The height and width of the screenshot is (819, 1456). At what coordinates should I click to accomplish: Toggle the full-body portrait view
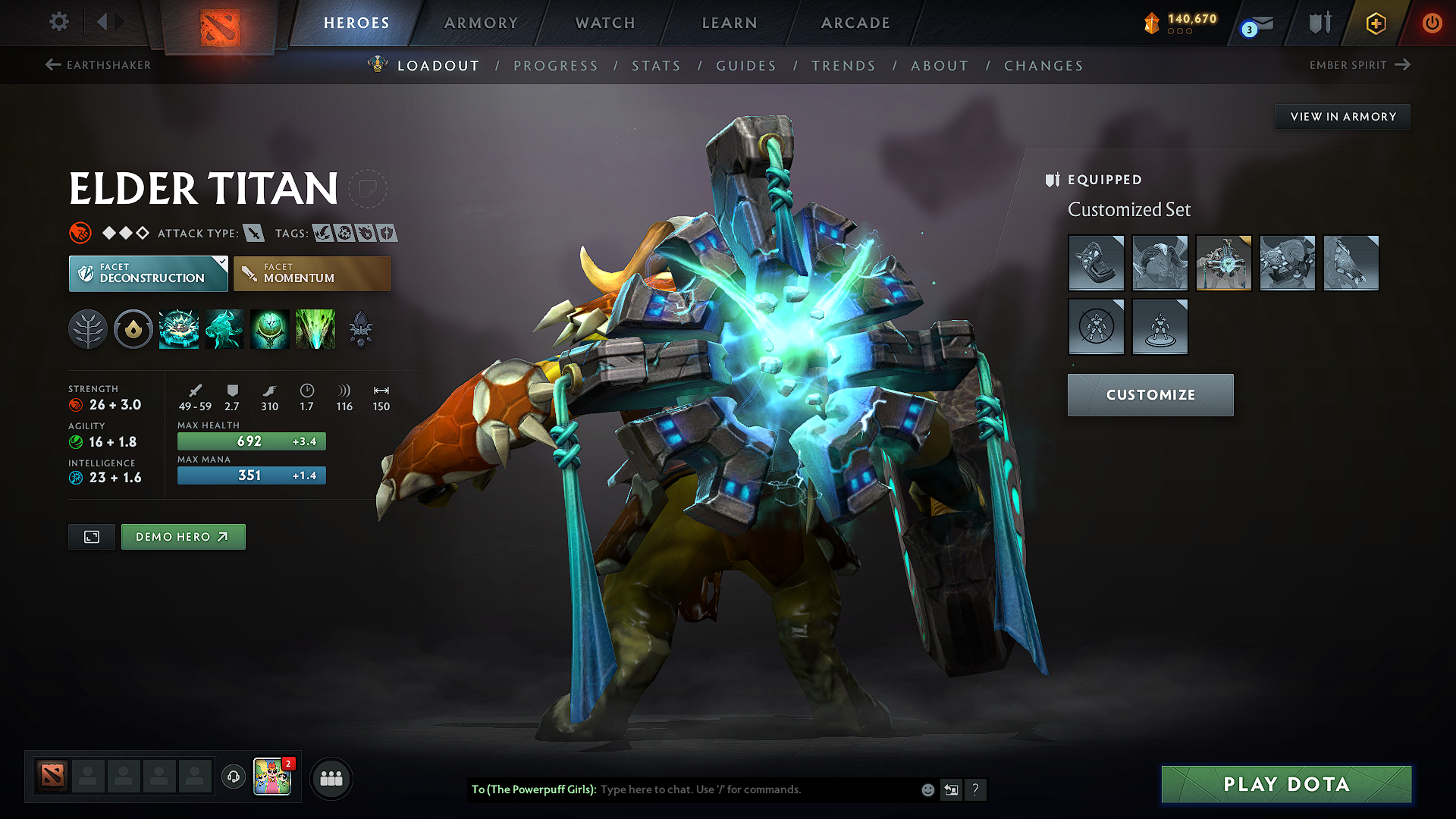pos(91,536)
